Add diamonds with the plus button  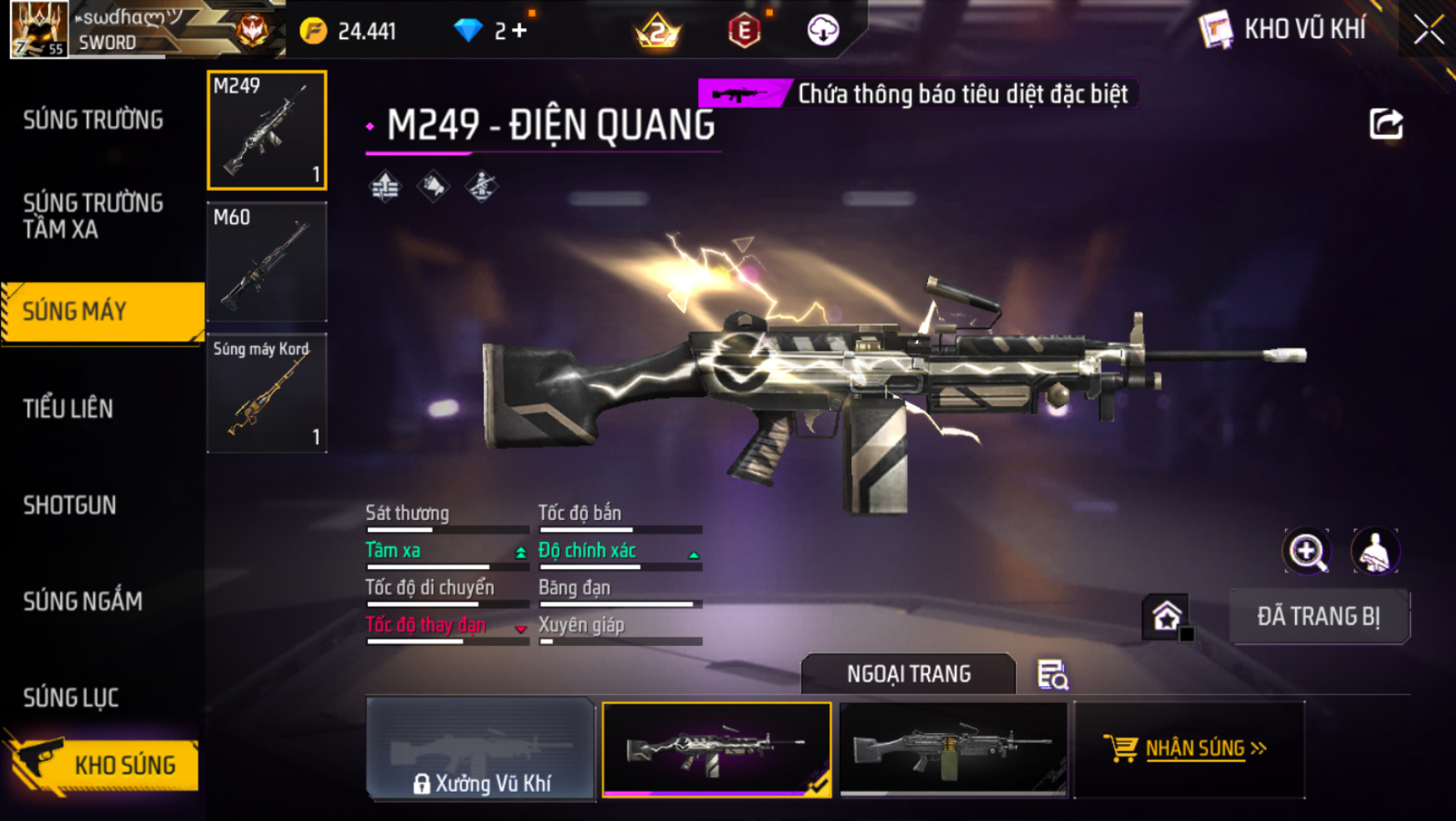[520, 31]
